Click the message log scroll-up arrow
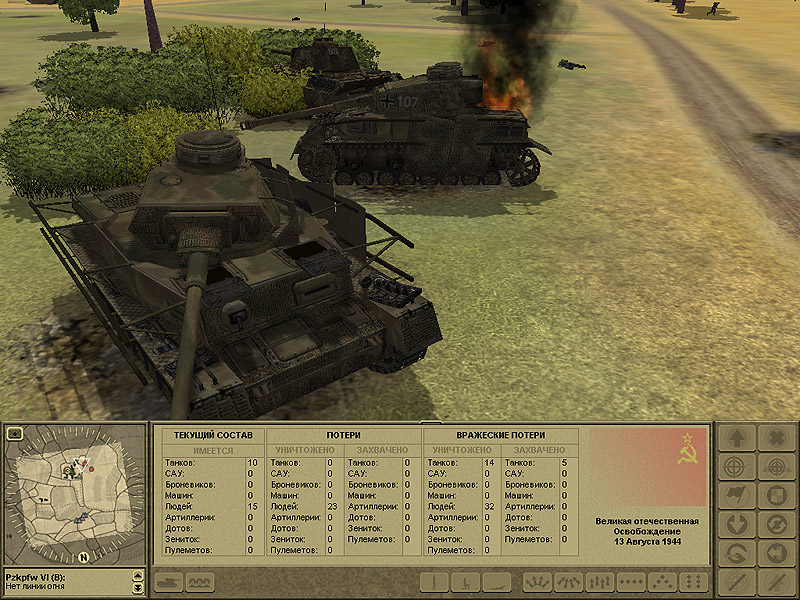The width and height of the screenshot is (800, 600). (x=137, y=577)
